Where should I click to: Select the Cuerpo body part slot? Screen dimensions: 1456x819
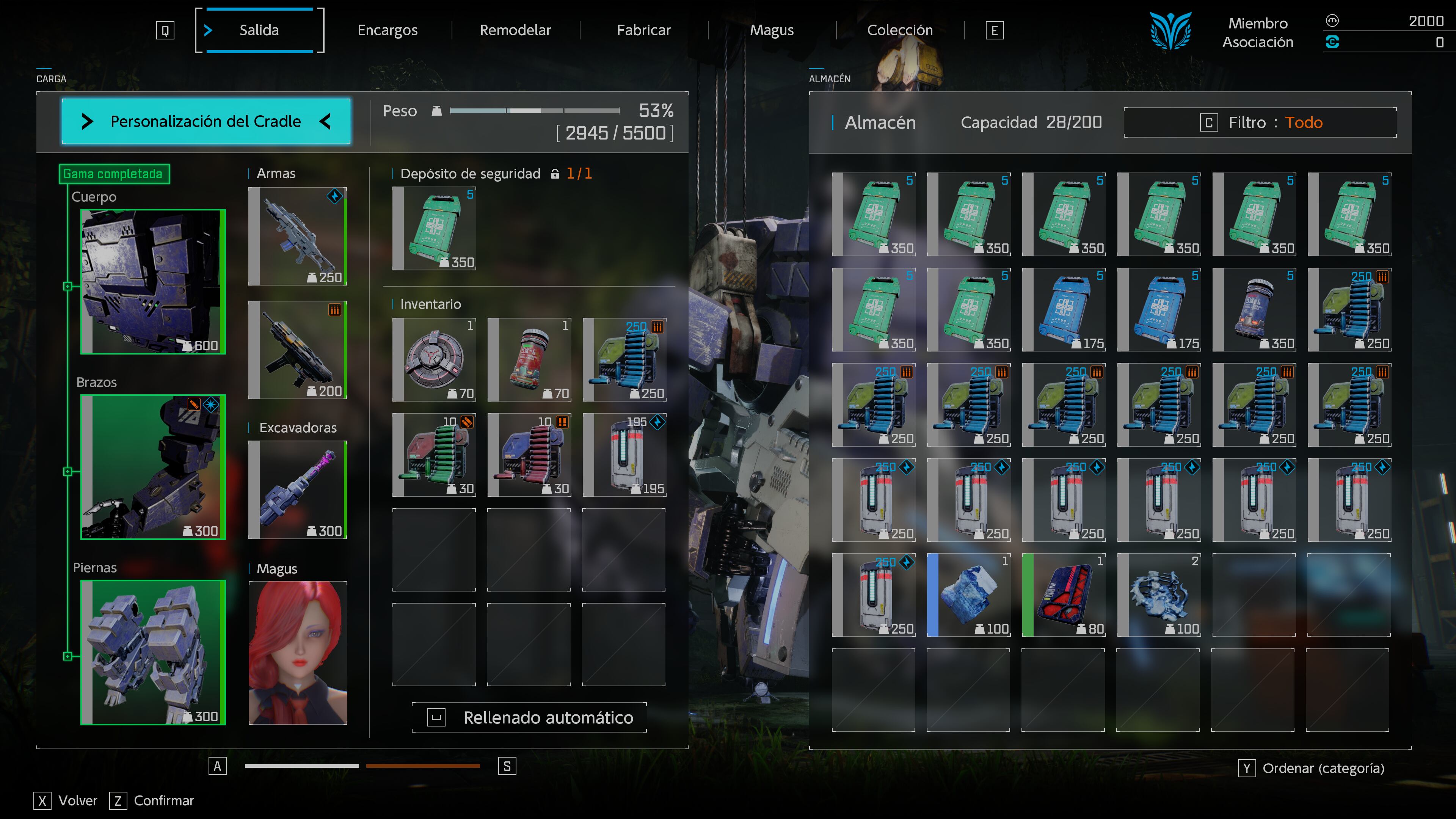[x=153, y=281]
